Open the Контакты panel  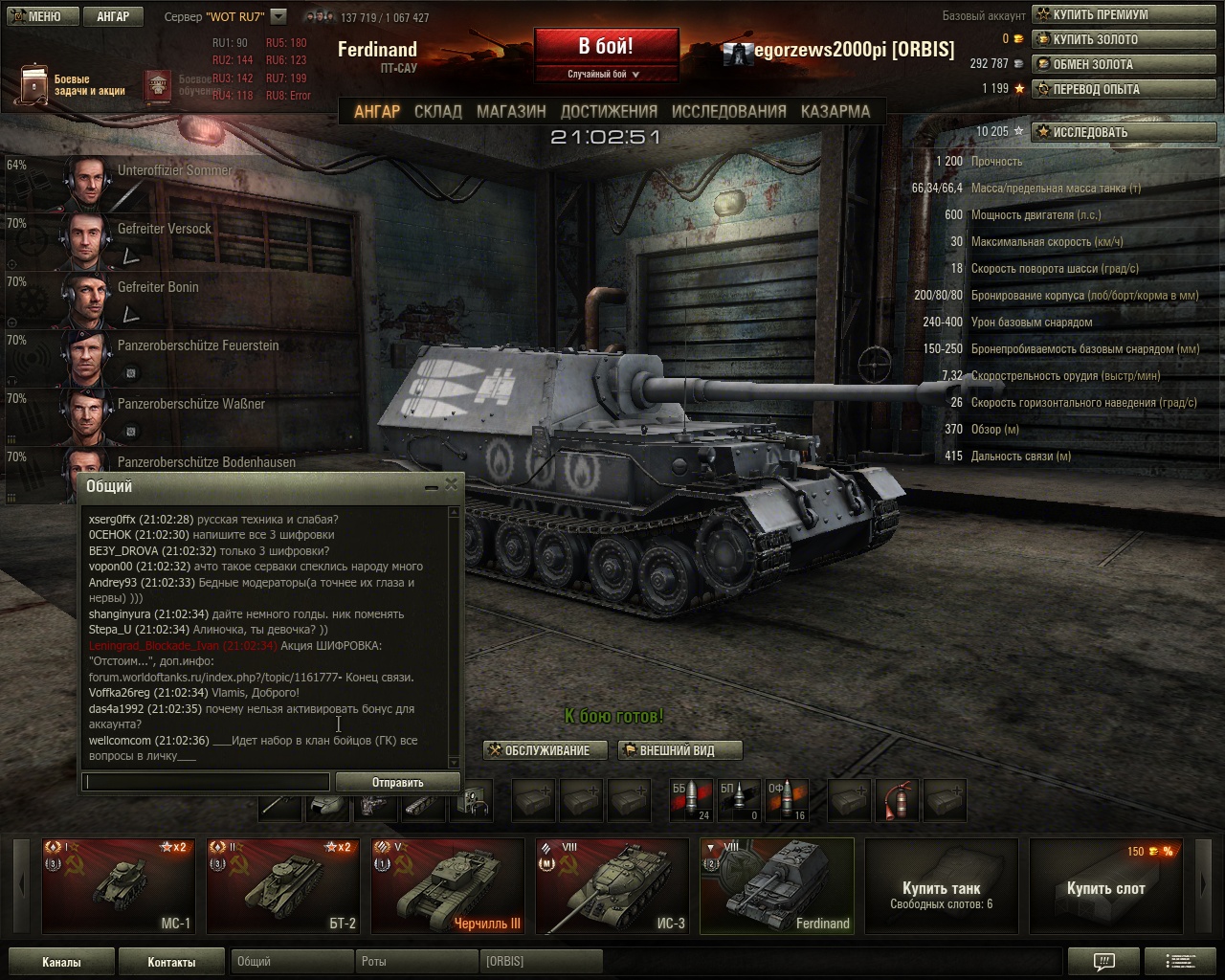[171, 962]
